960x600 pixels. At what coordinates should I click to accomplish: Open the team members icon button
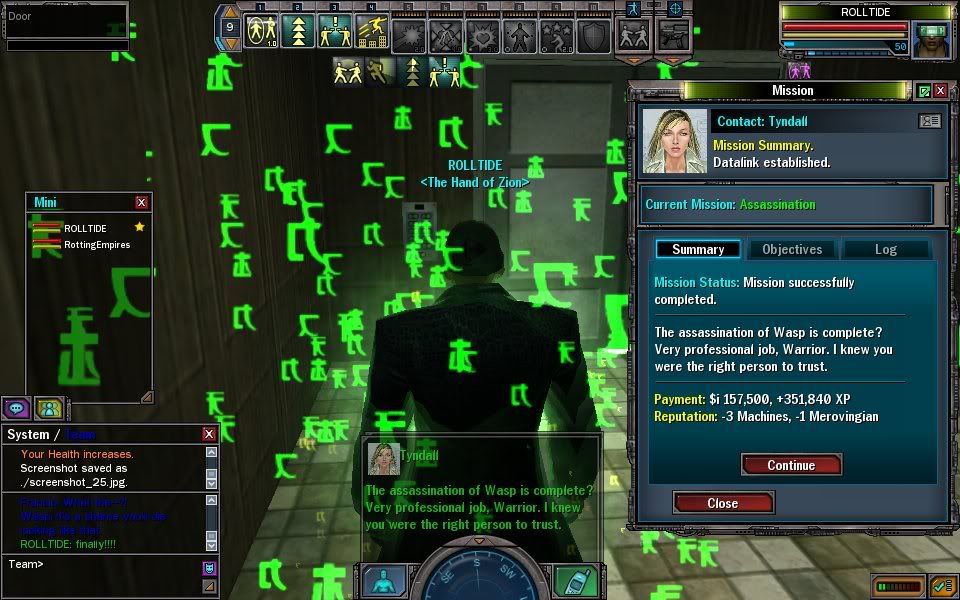click(x=48, y=407)
